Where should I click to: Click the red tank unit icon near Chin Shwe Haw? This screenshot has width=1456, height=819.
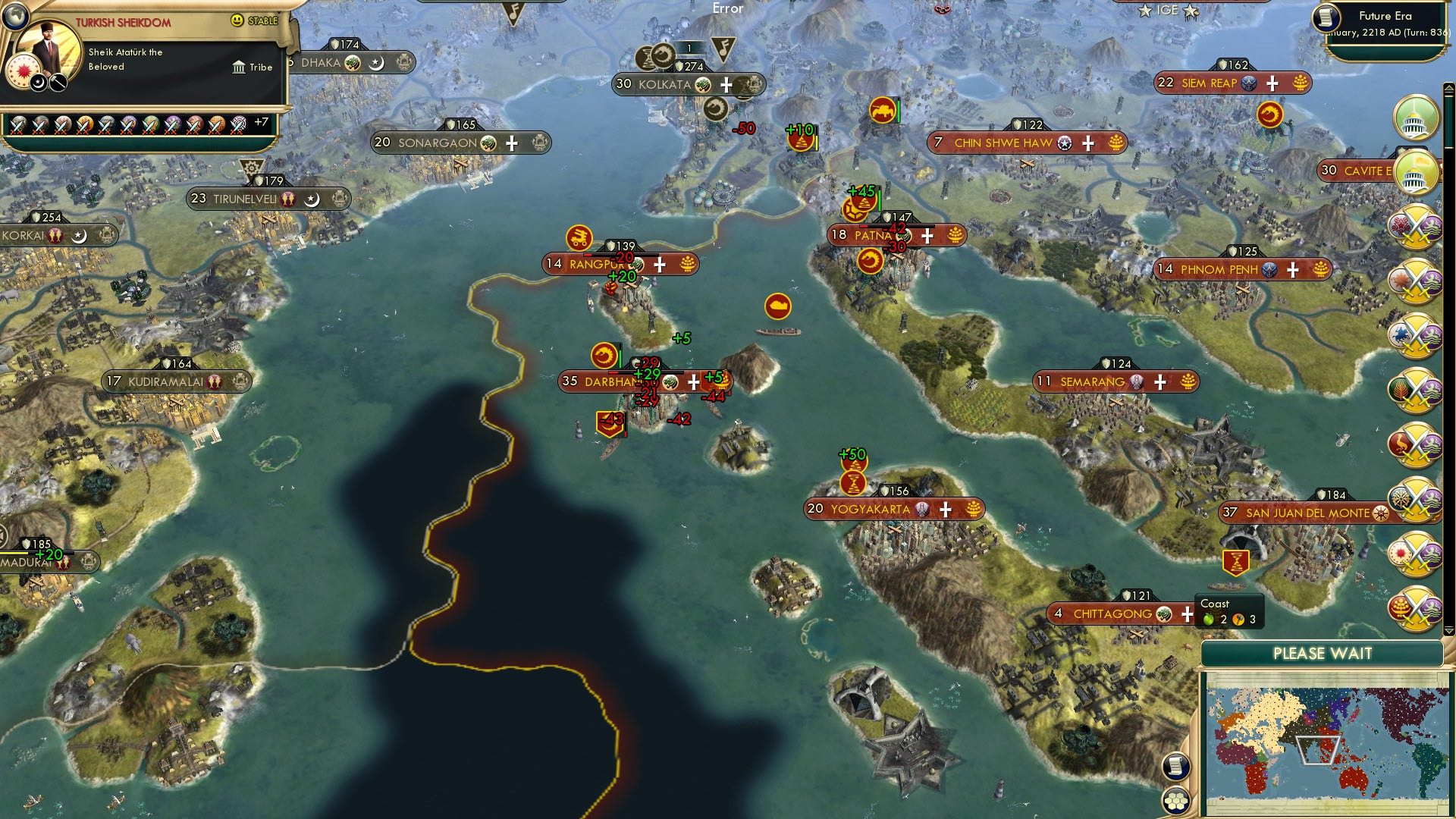tap(882, 111)
